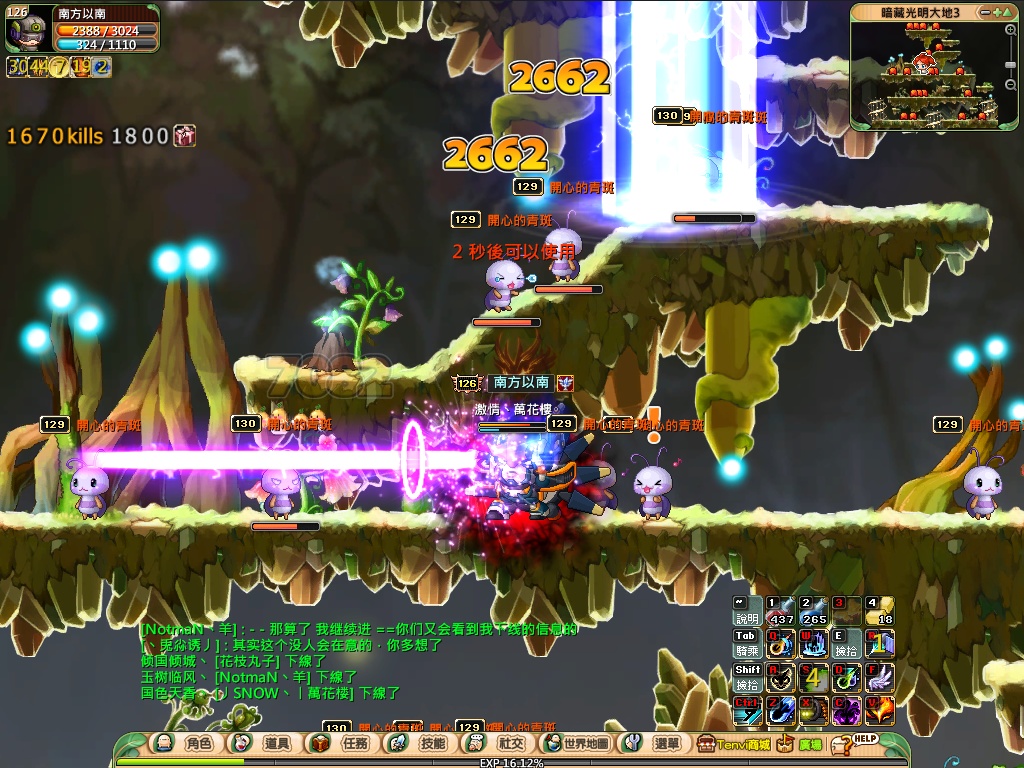Screen dimensions: 1024x768
Task: Use the blue mana potion slot
Action: click(x=813, y=611)
